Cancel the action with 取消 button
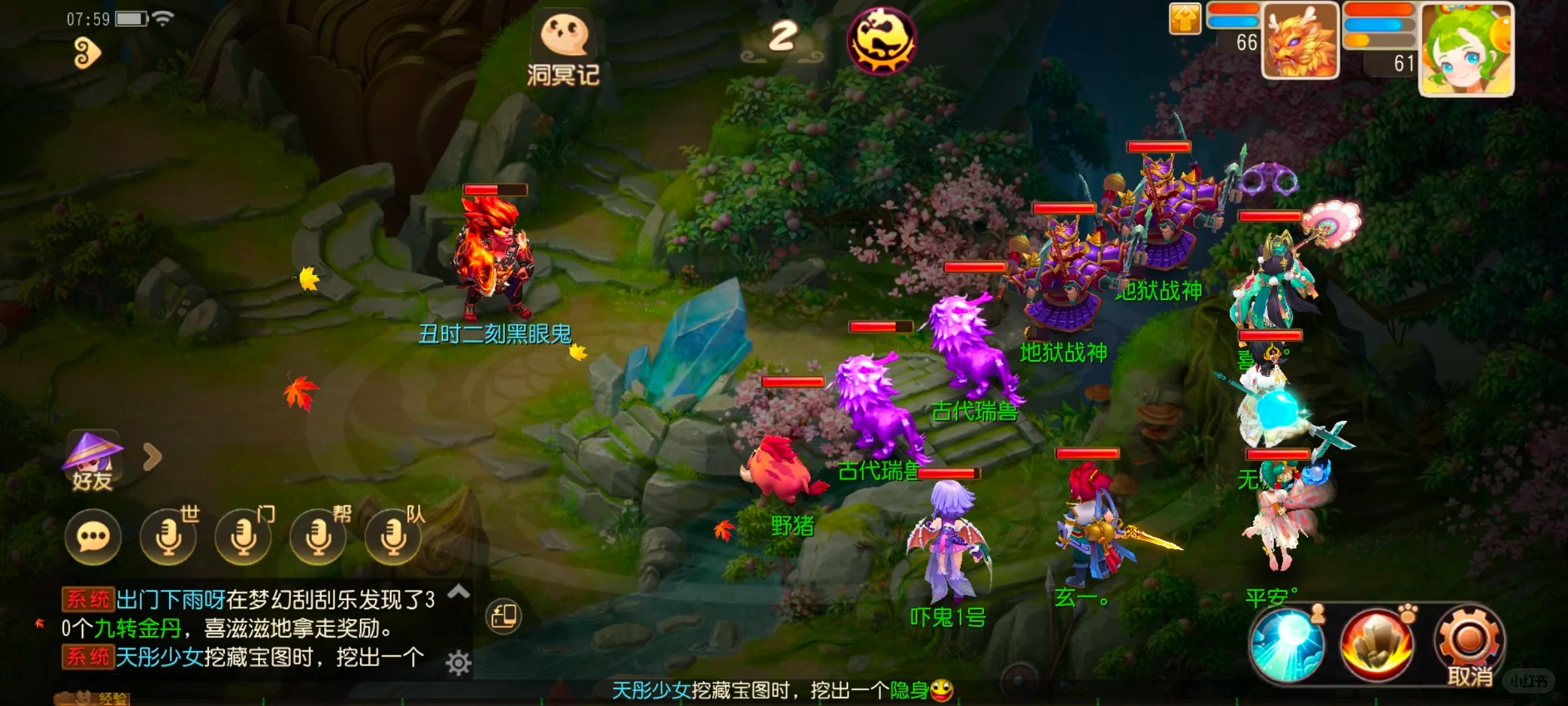This screenshot has width=1568, height=706. pyautogui.click(x=1469, y=644)
